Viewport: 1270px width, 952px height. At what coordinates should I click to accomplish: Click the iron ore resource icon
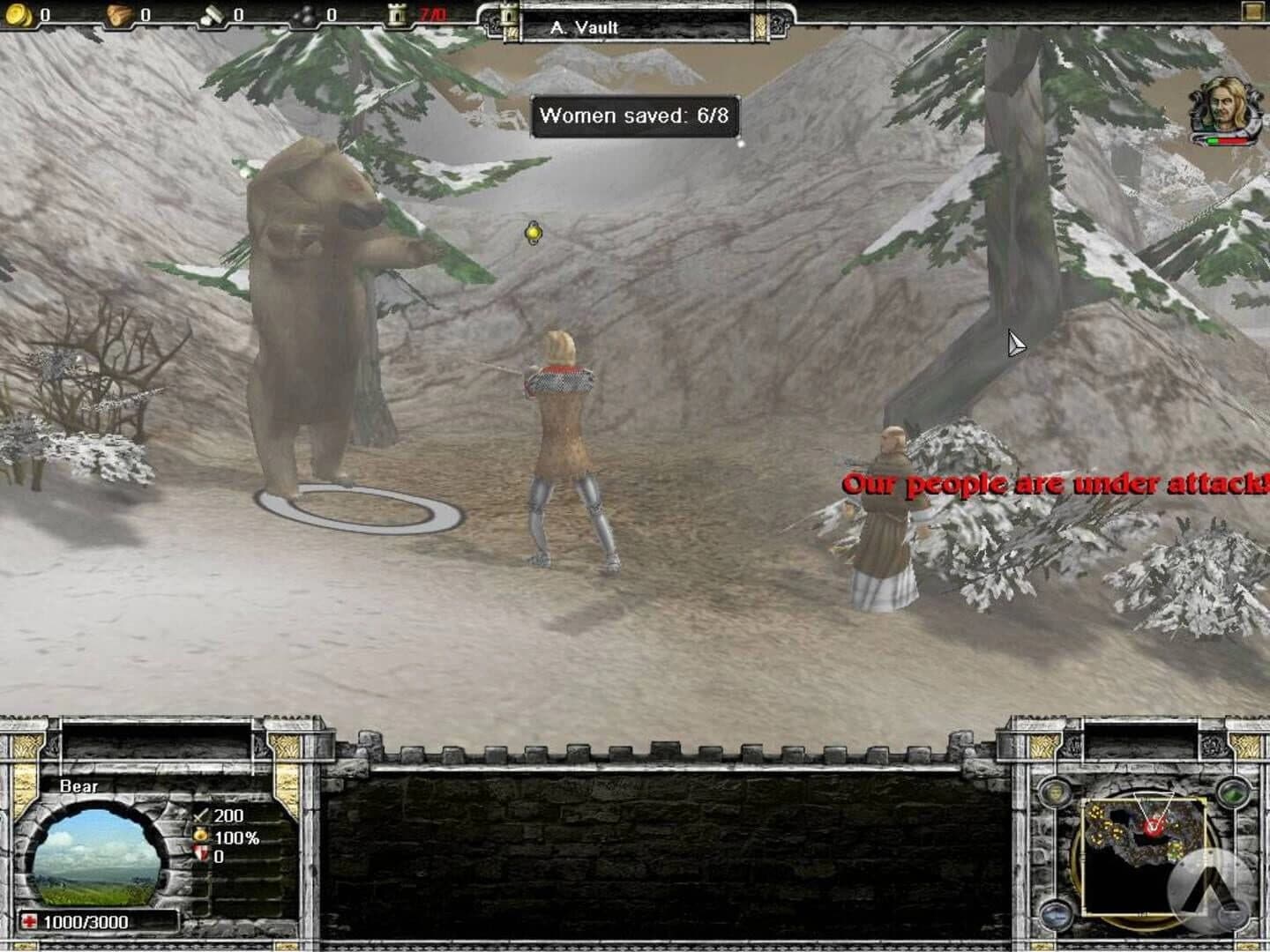pos(303,14)
